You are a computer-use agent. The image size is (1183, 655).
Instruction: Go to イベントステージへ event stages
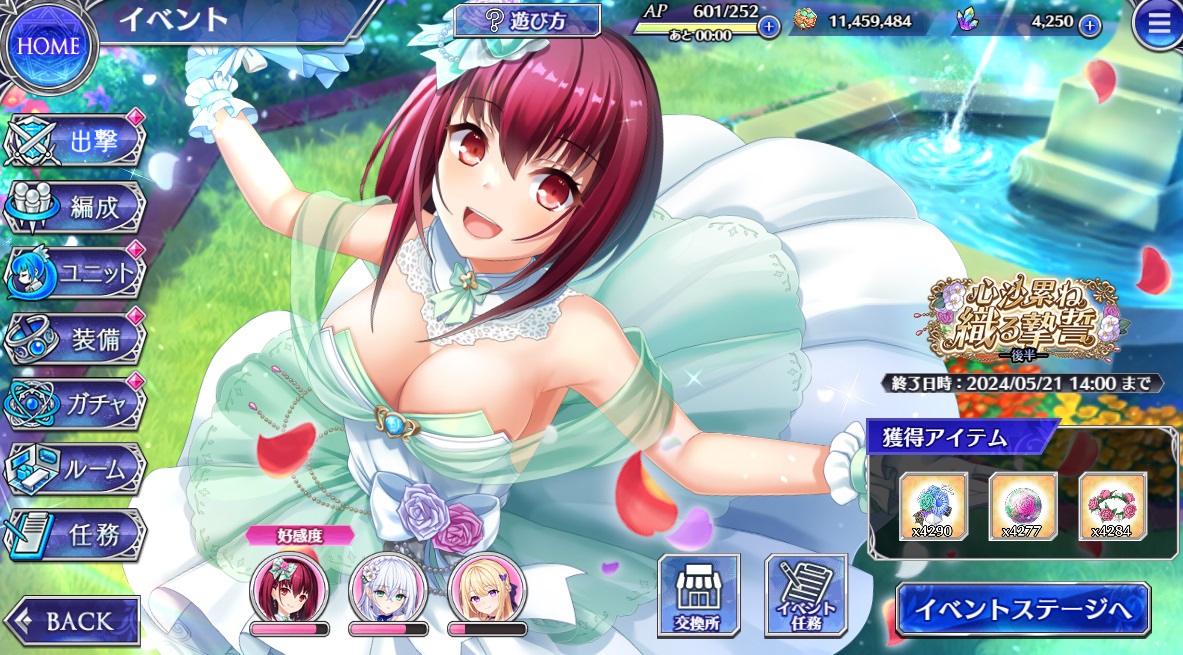pos(1022,609)
